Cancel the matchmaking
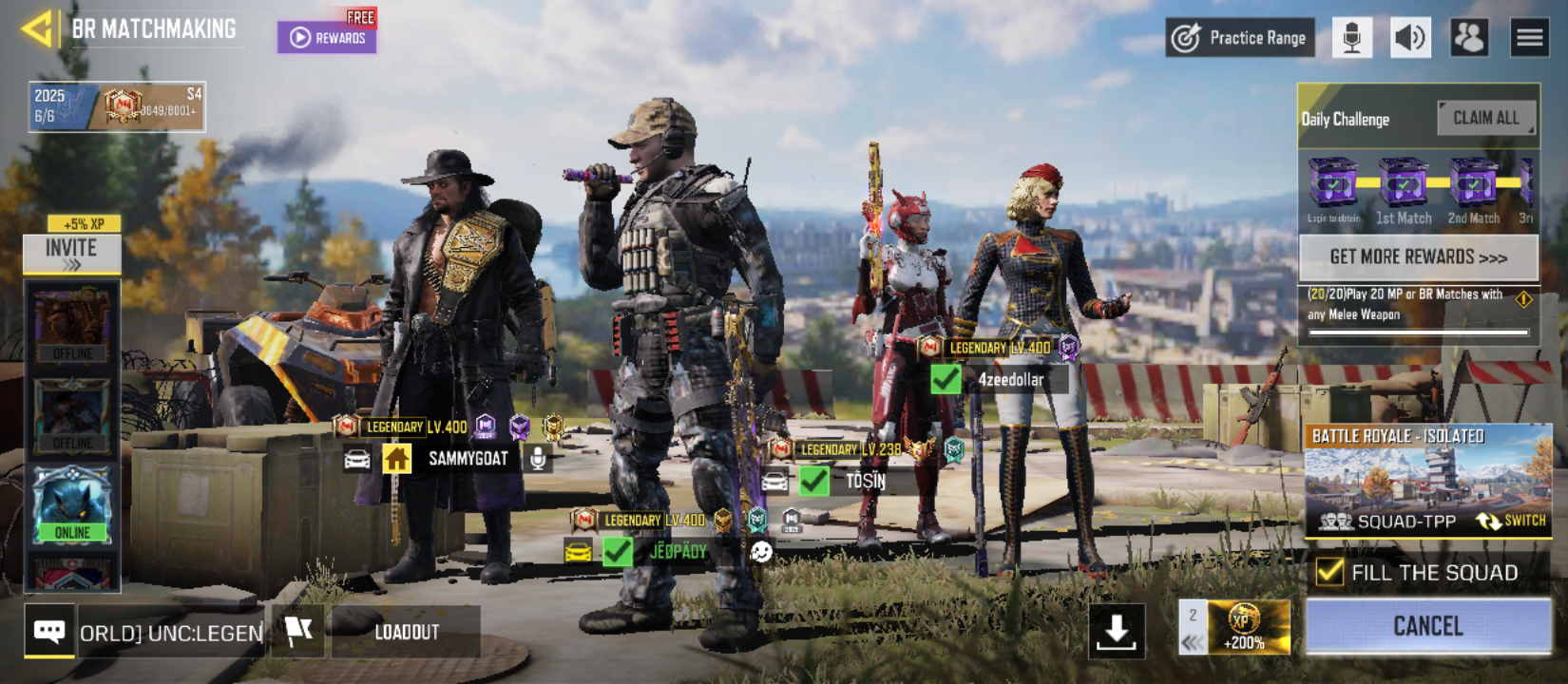Viewport: 1568px width, 684px height. click(1427, 626)
